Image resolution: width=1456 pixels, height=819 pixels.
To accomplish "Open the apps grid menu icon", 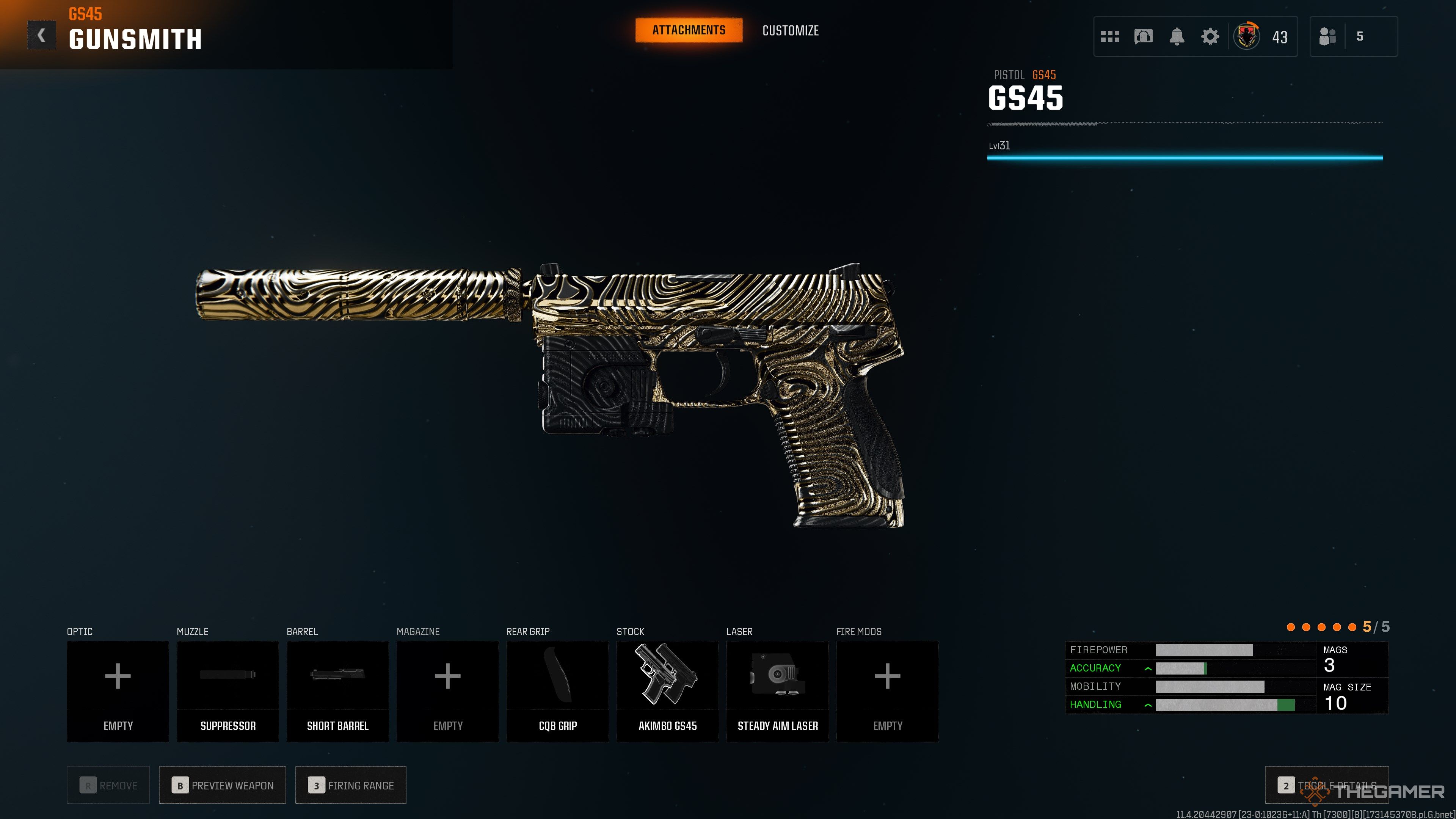I will 1110,36.
